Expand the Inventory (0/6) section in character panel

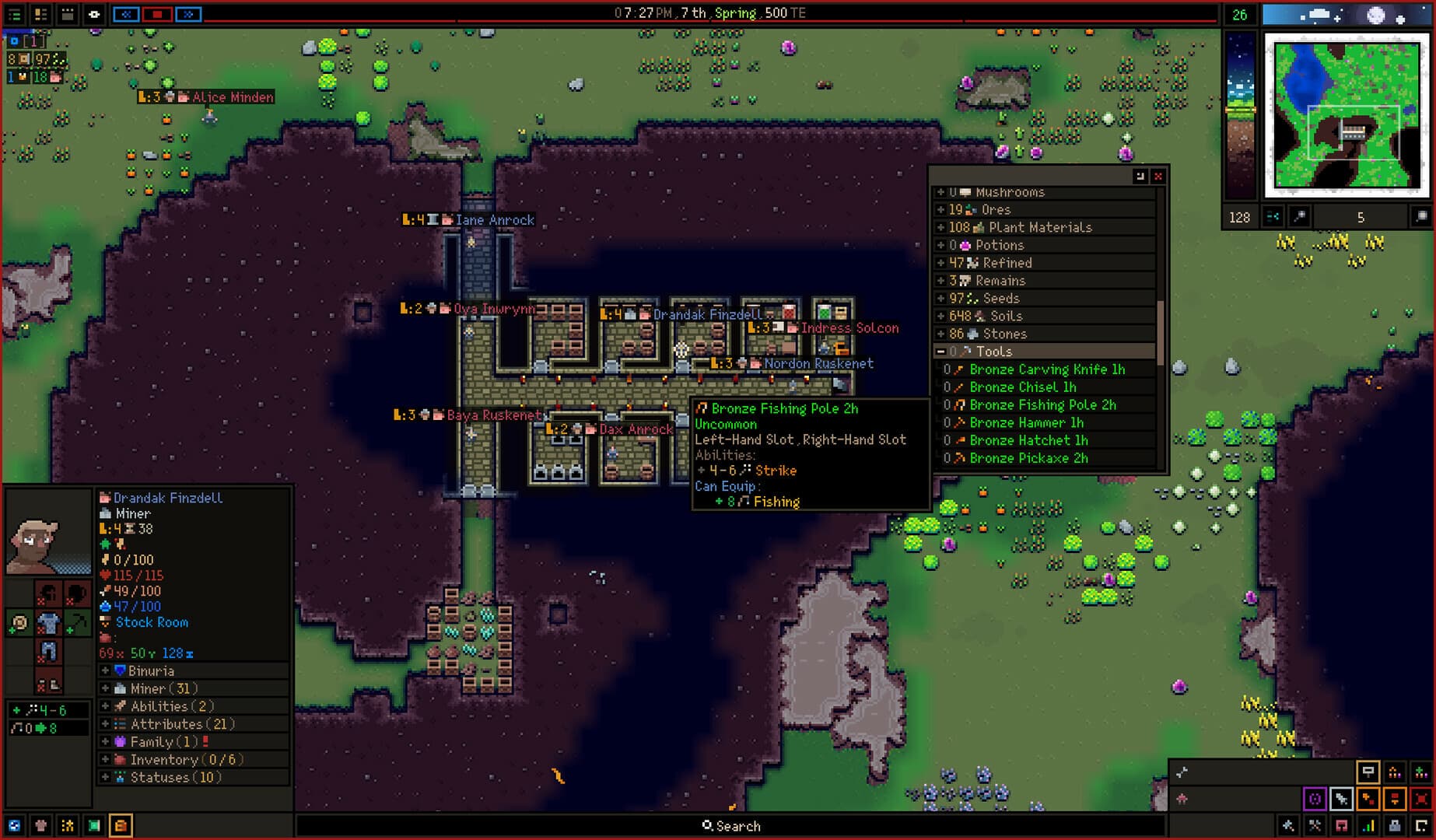(x=104, y=760)
